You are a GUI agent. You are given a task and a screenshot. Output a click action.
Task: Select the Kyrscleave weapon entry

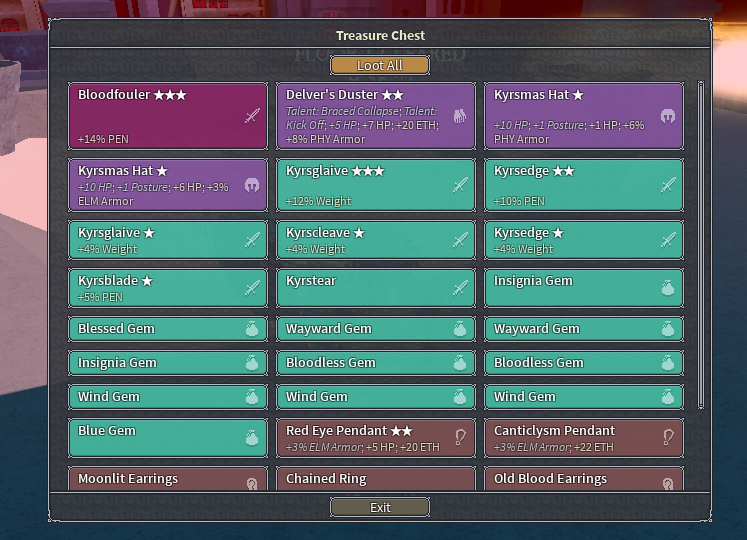(376, 240)
